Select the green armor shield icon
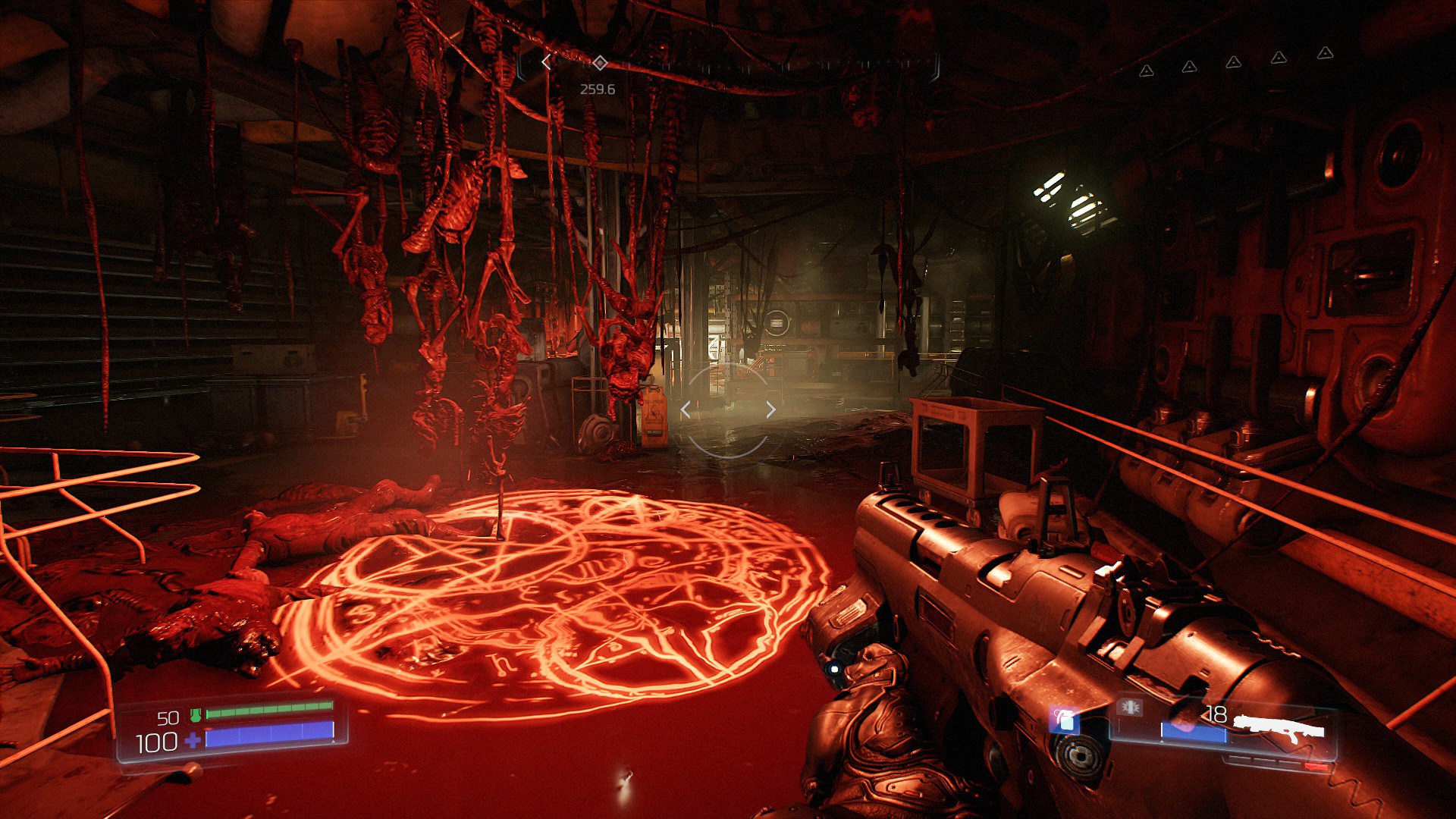1456x819 pixels. [x=196, y=714]
